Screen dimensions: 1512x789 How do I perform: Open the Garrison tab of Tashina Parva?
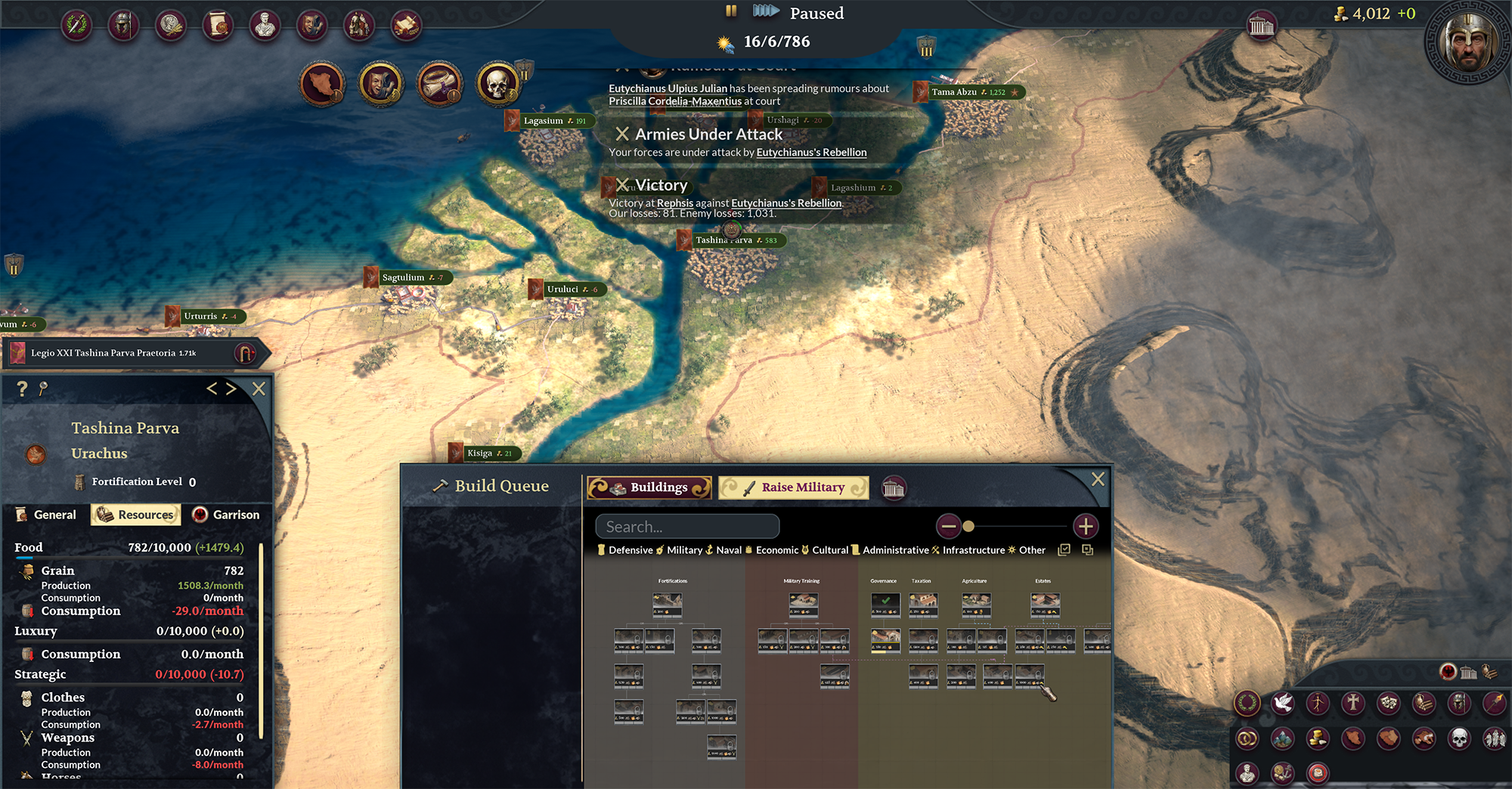[227, 515]
